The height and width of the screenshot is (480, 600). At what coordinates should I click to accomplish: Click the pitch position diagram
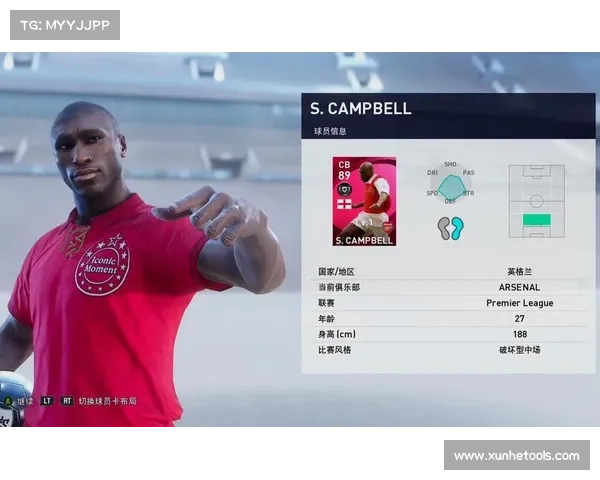coord(536,201)
